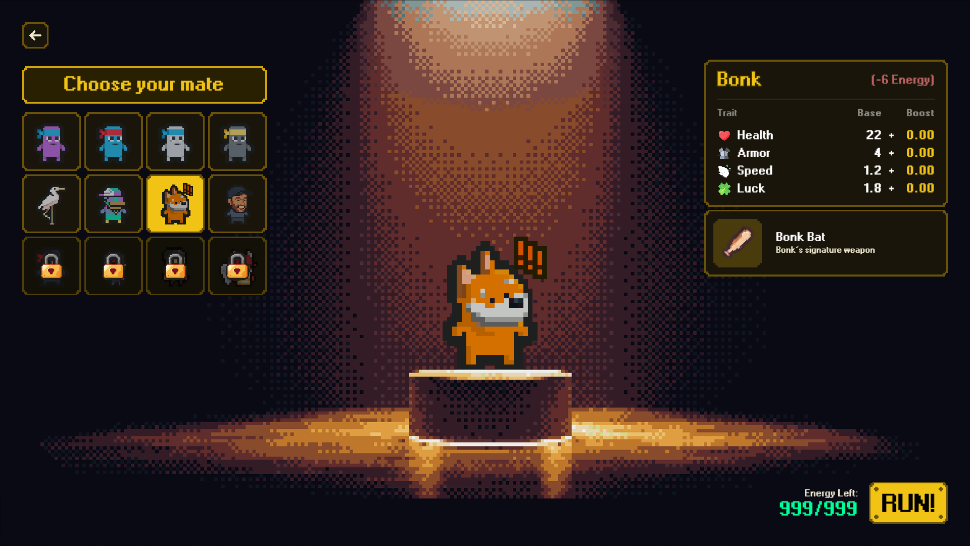The width and height of the screenshot is (970, 546).
Task: Go back using the arrow button
Action: coord(35,36)
